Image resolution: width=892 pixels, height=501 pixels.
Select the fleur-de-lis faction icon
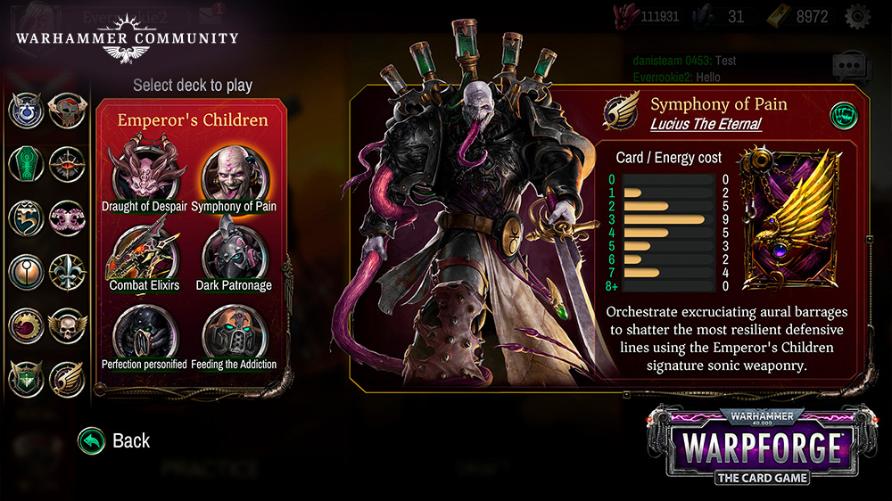68,271
